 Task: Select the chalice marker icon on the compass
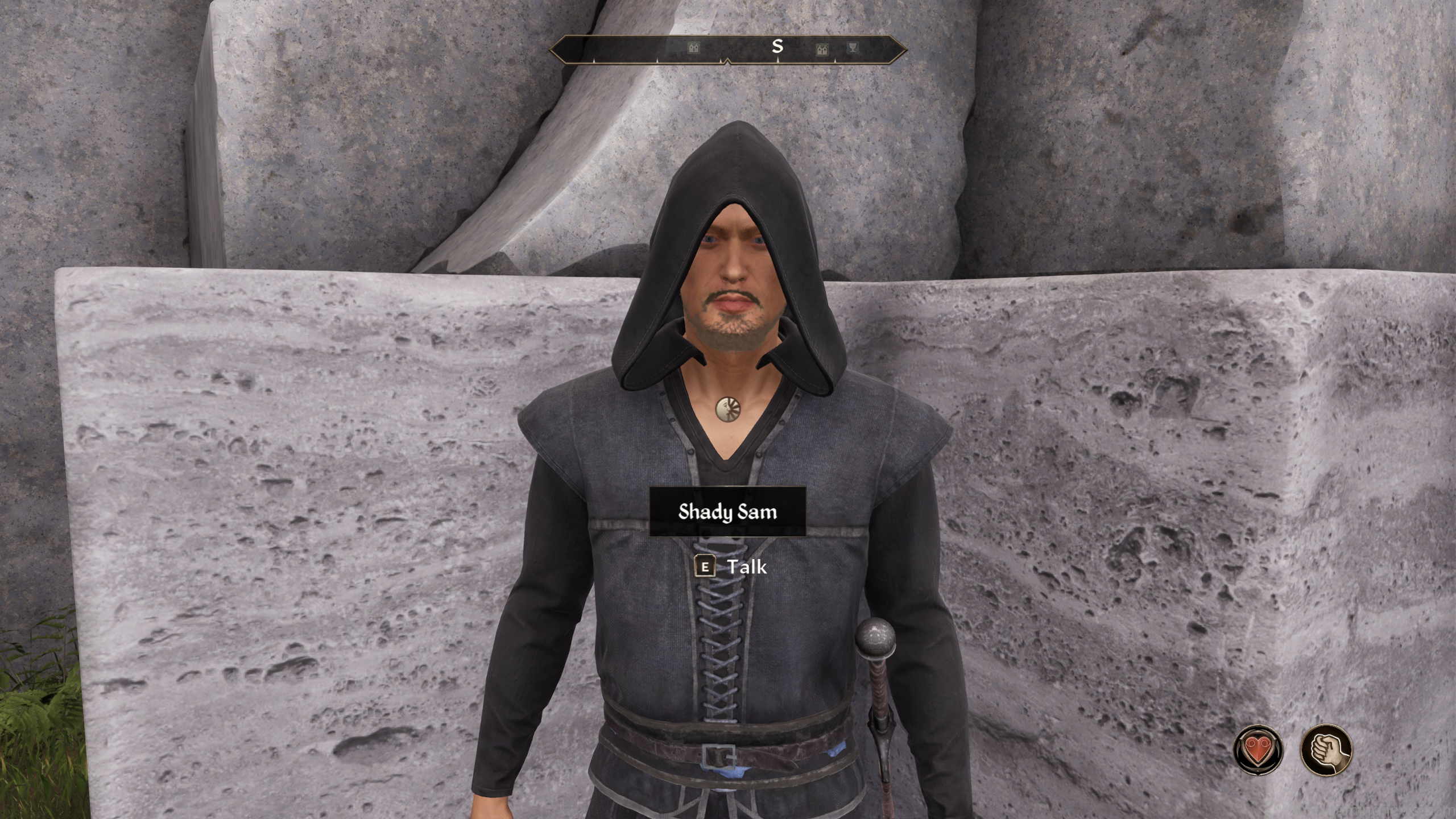point(851,48)
